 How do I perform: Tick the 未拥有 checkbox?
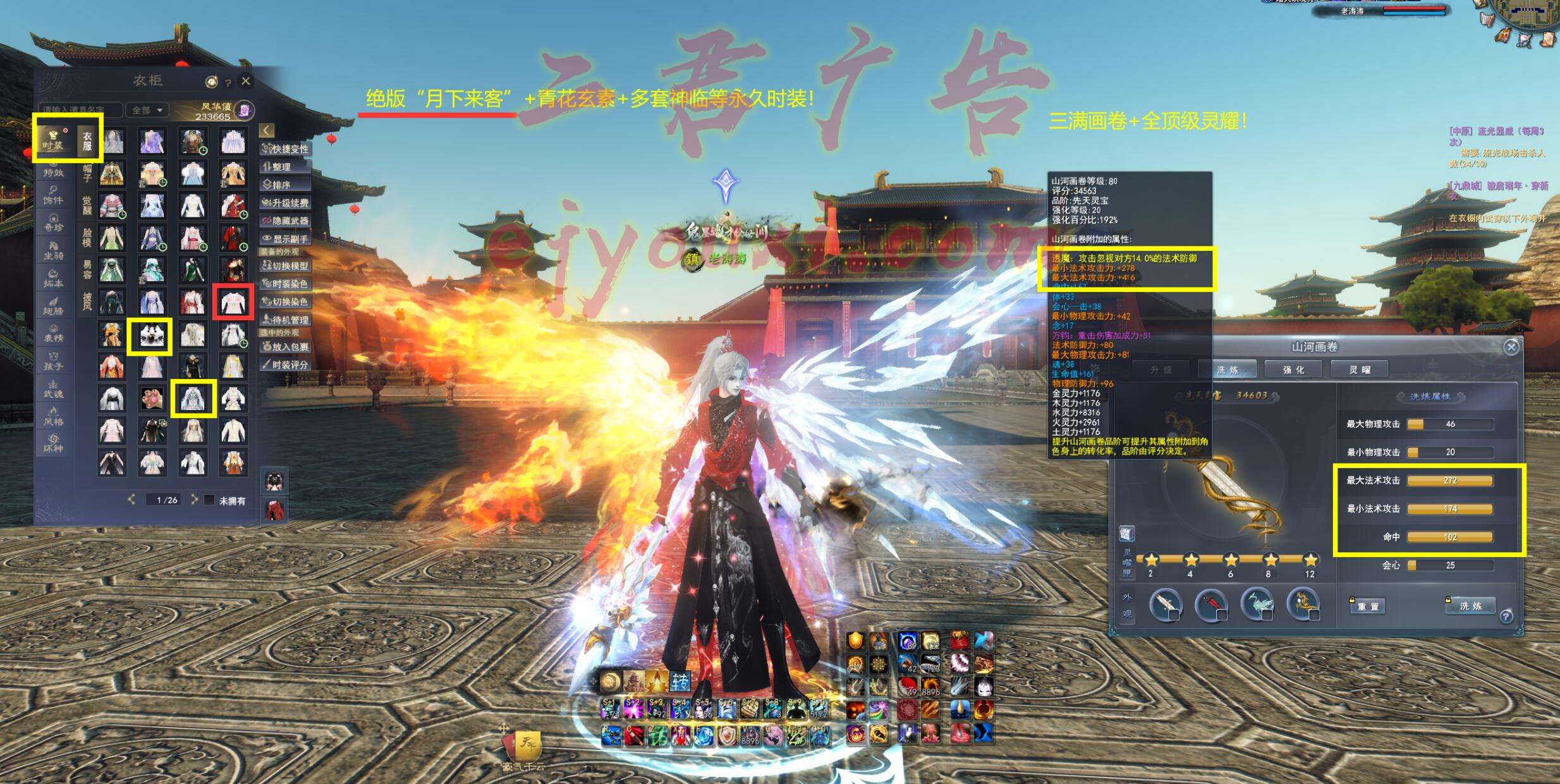tap(210, 500)
